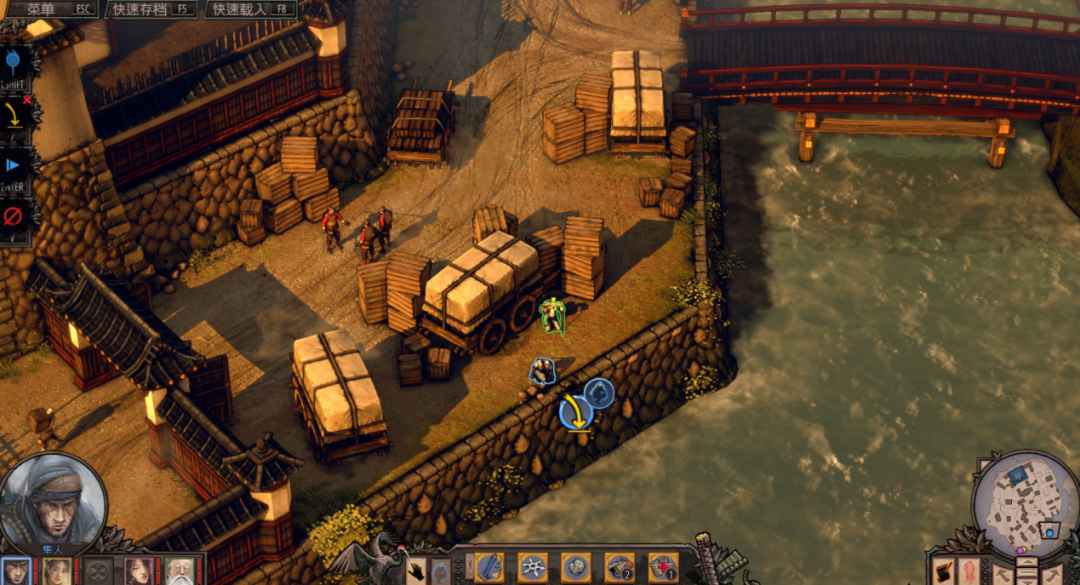The height and width of the screenshot is (585, 1080).
Task: Use the healing medkit item
Action: click(x=662, y=567)
